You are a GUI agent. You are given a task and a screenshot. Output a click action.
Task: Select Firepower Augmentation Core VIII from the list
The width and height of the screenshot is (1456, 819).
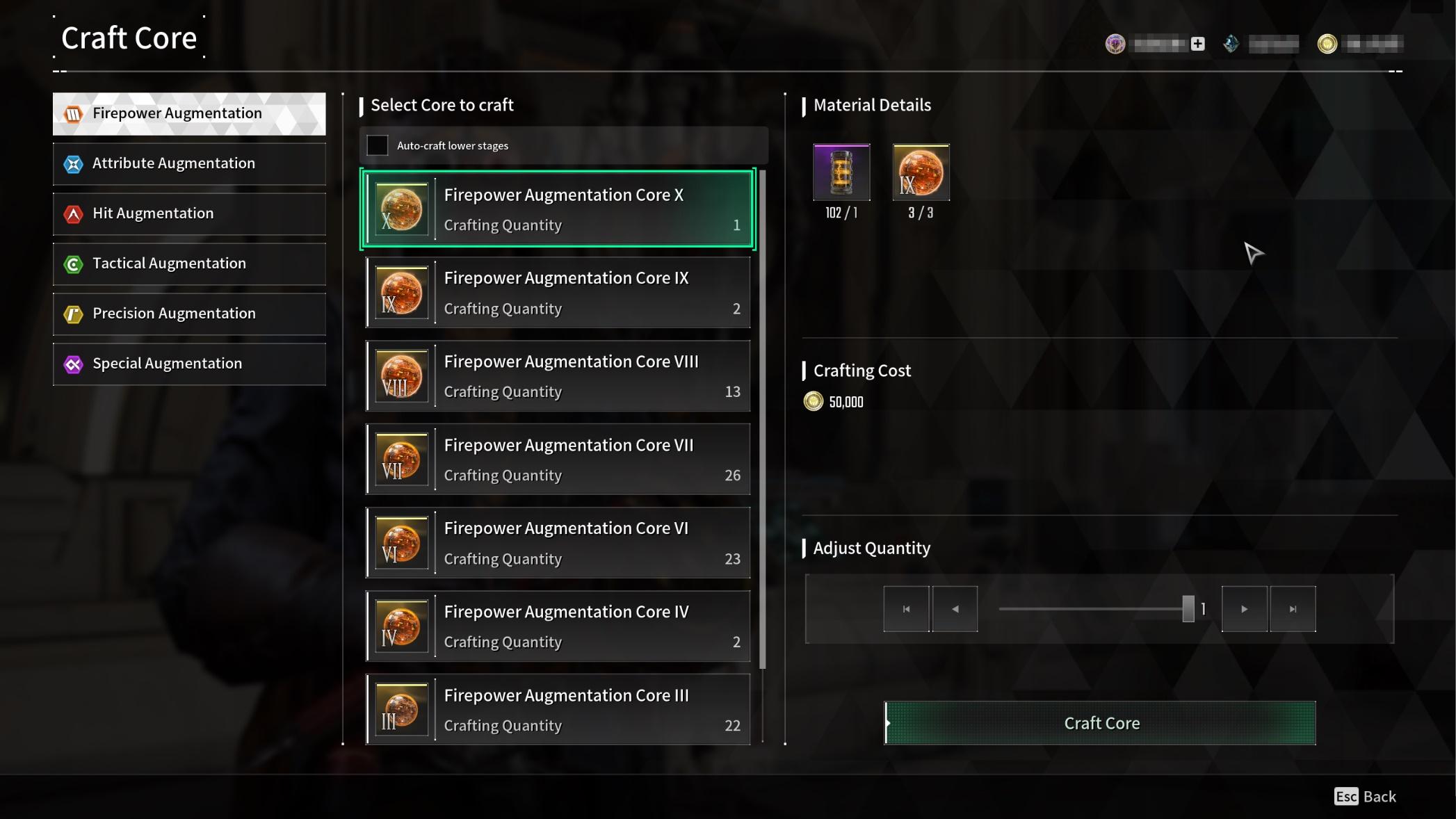557,375
